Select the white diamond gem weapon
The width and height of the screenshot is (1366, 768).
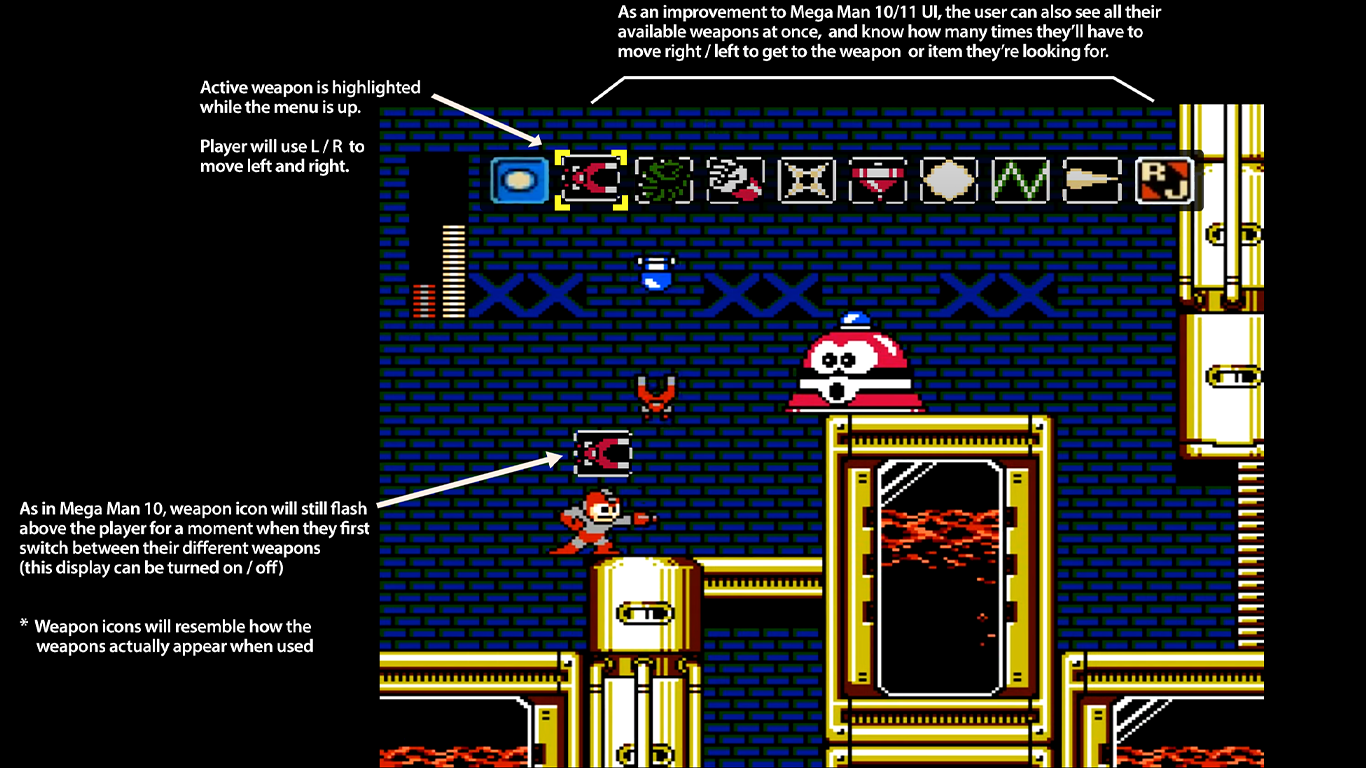pyautogui.click(x=950, y=181)
